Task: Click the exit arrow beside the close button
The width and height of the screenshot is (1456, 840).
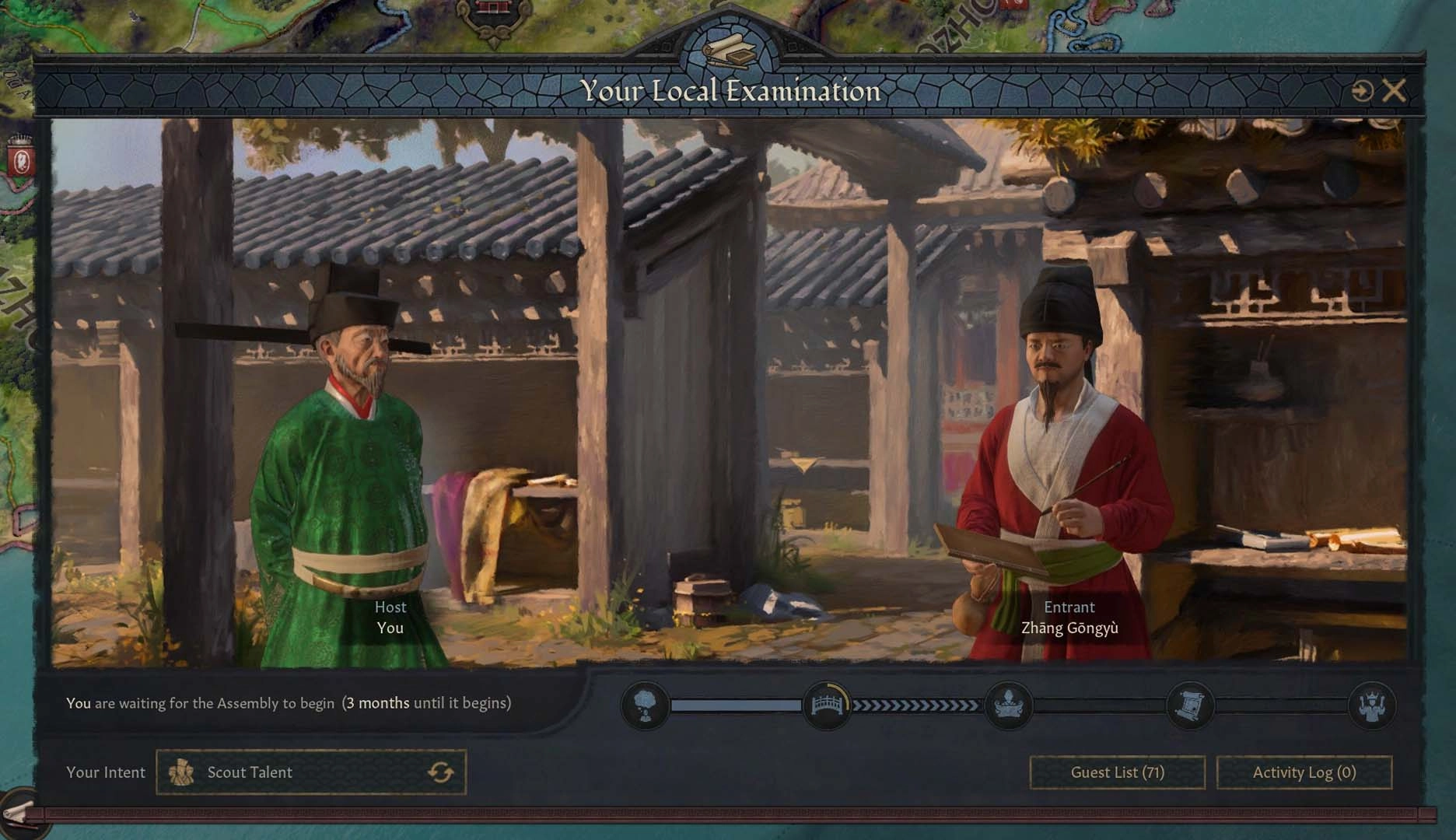Action: 1363,90
